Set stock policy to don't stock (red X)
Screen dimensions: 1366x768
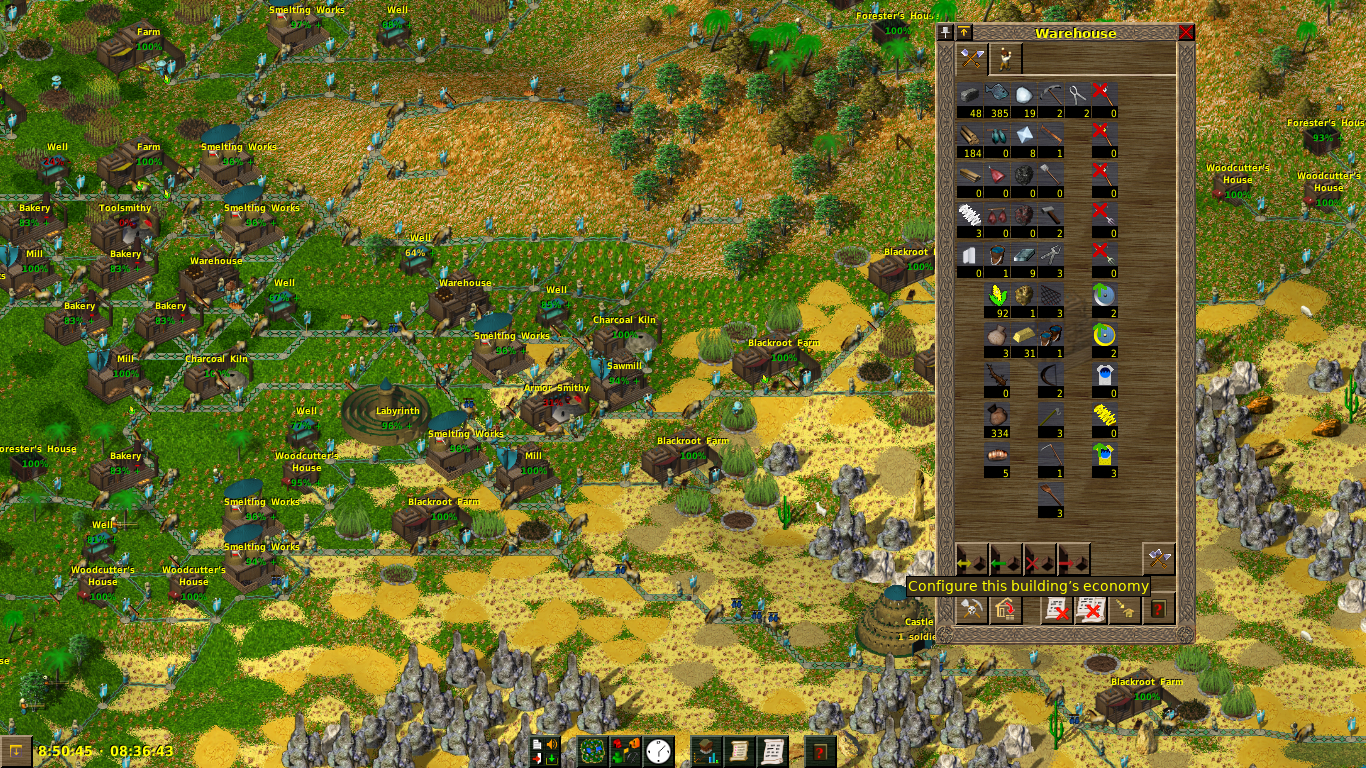[1040, 559]
